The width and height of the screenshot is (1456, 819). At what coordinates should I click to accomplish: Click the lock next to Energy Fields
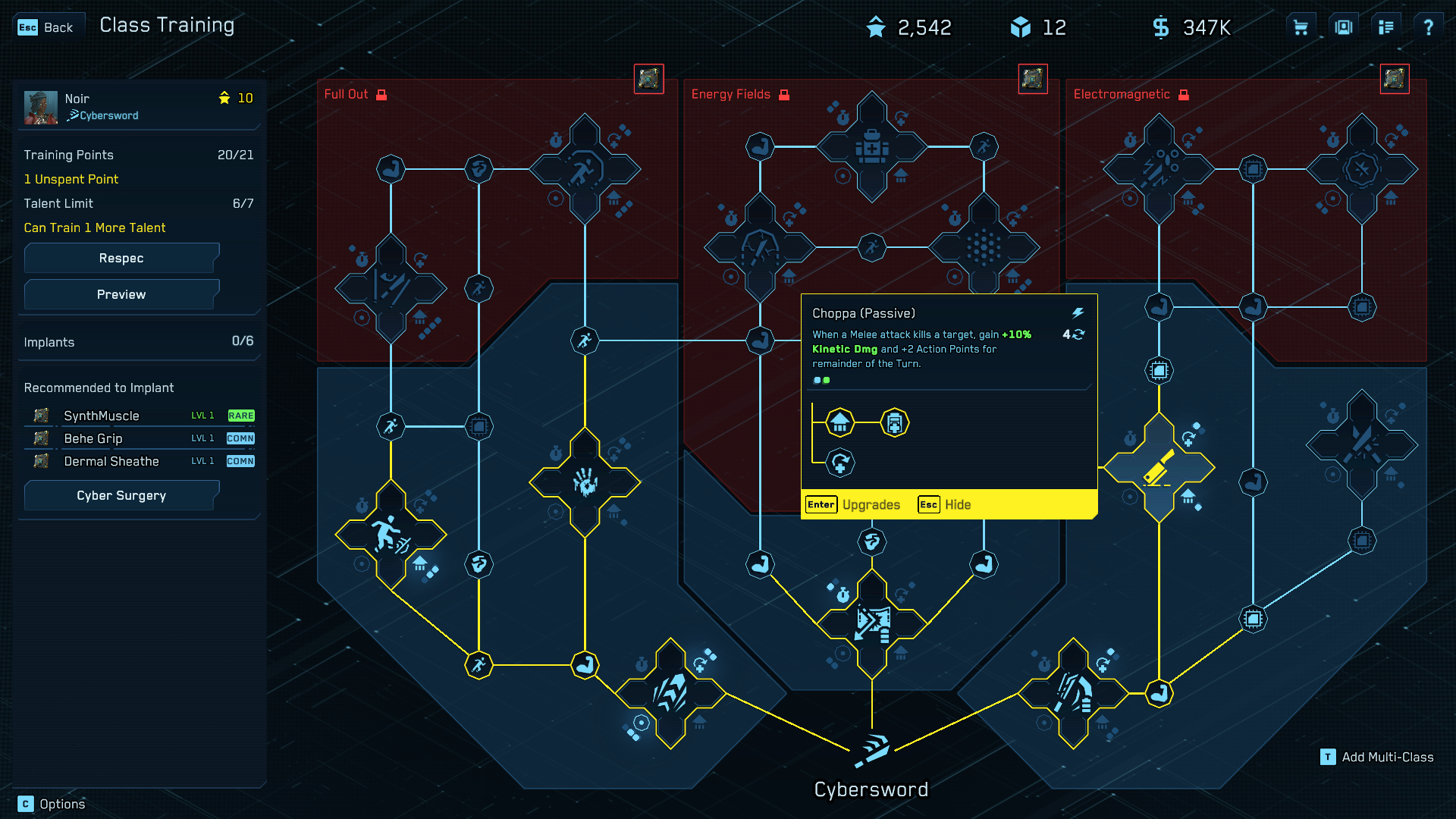[x=783, y=94]
